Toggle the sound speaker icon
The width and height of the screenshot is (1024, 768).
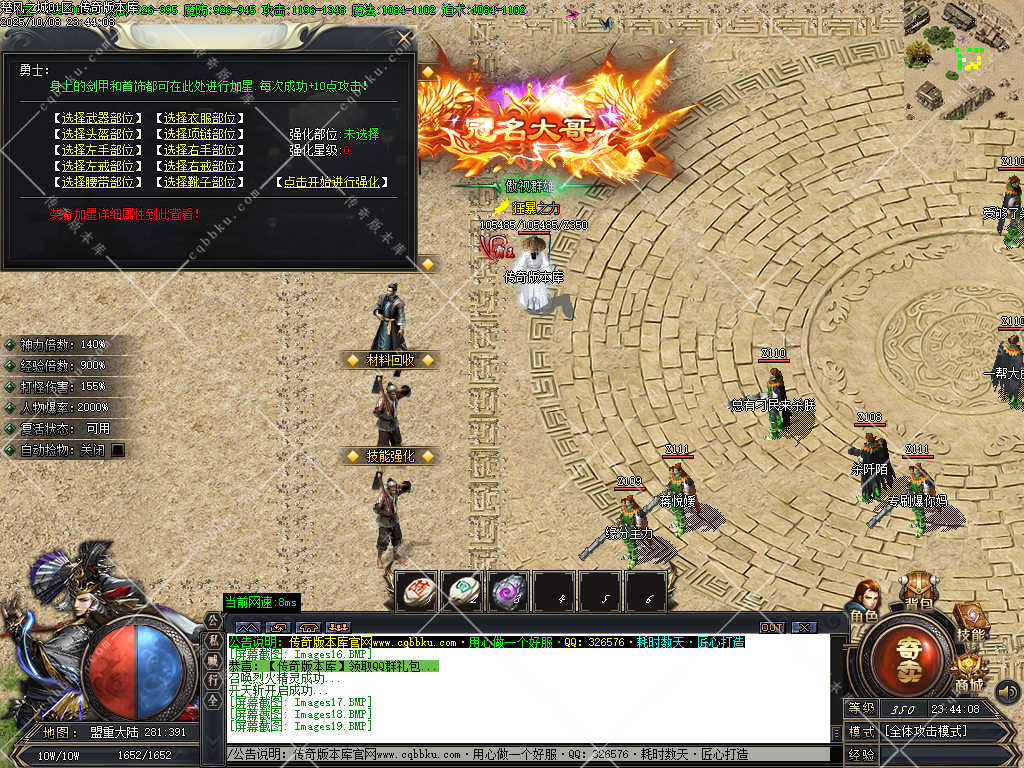[x=1007, y=690]
